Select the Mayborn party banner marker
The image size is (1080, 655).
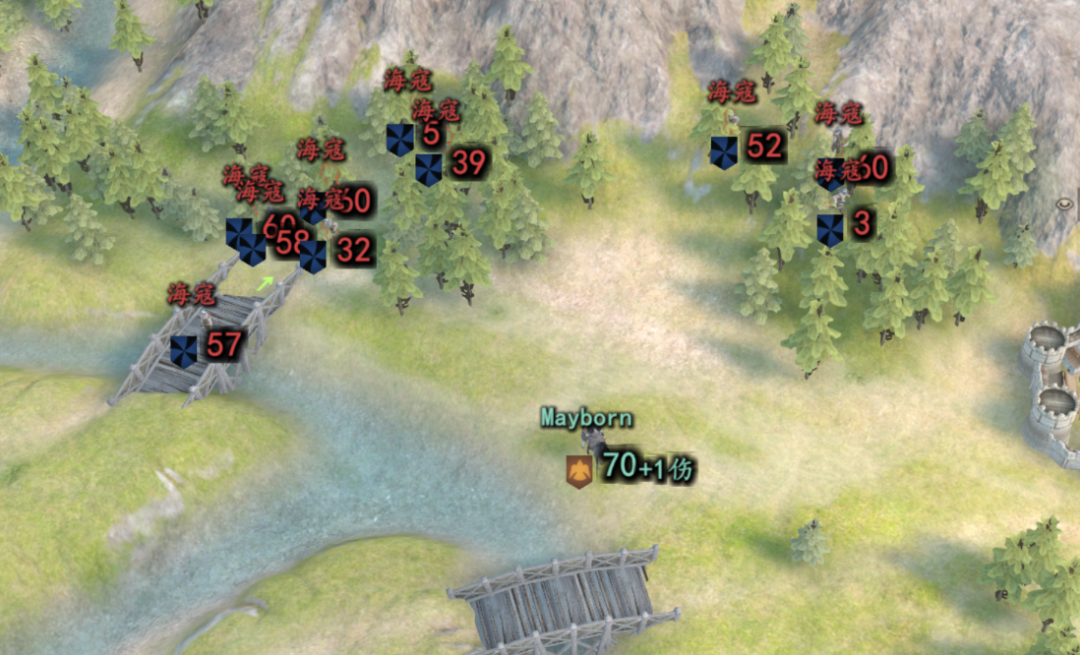pyautogui.click(x=577, y=469)
